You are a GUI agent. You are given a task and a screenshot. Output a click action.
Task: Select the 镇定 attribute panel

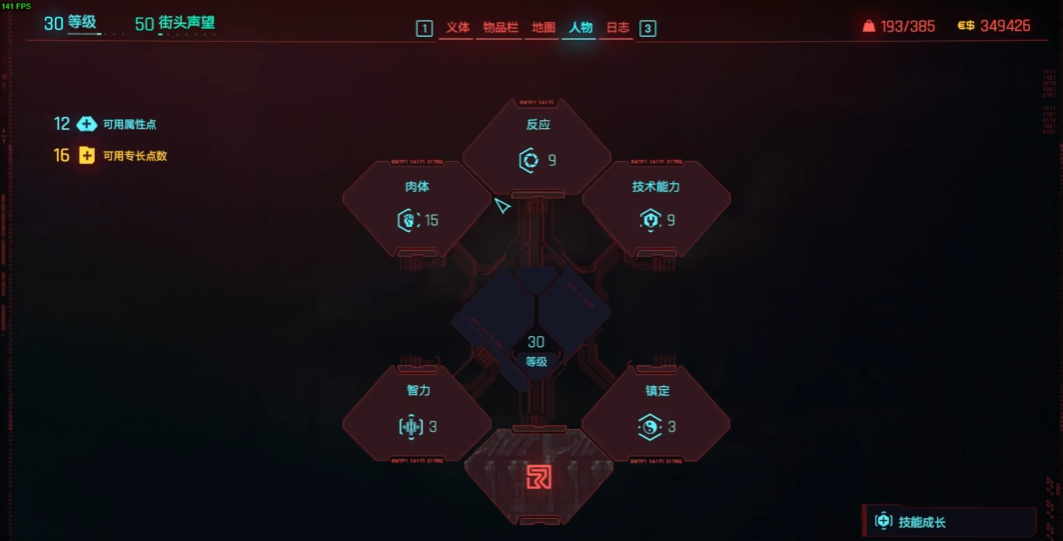tap(656, 413)
